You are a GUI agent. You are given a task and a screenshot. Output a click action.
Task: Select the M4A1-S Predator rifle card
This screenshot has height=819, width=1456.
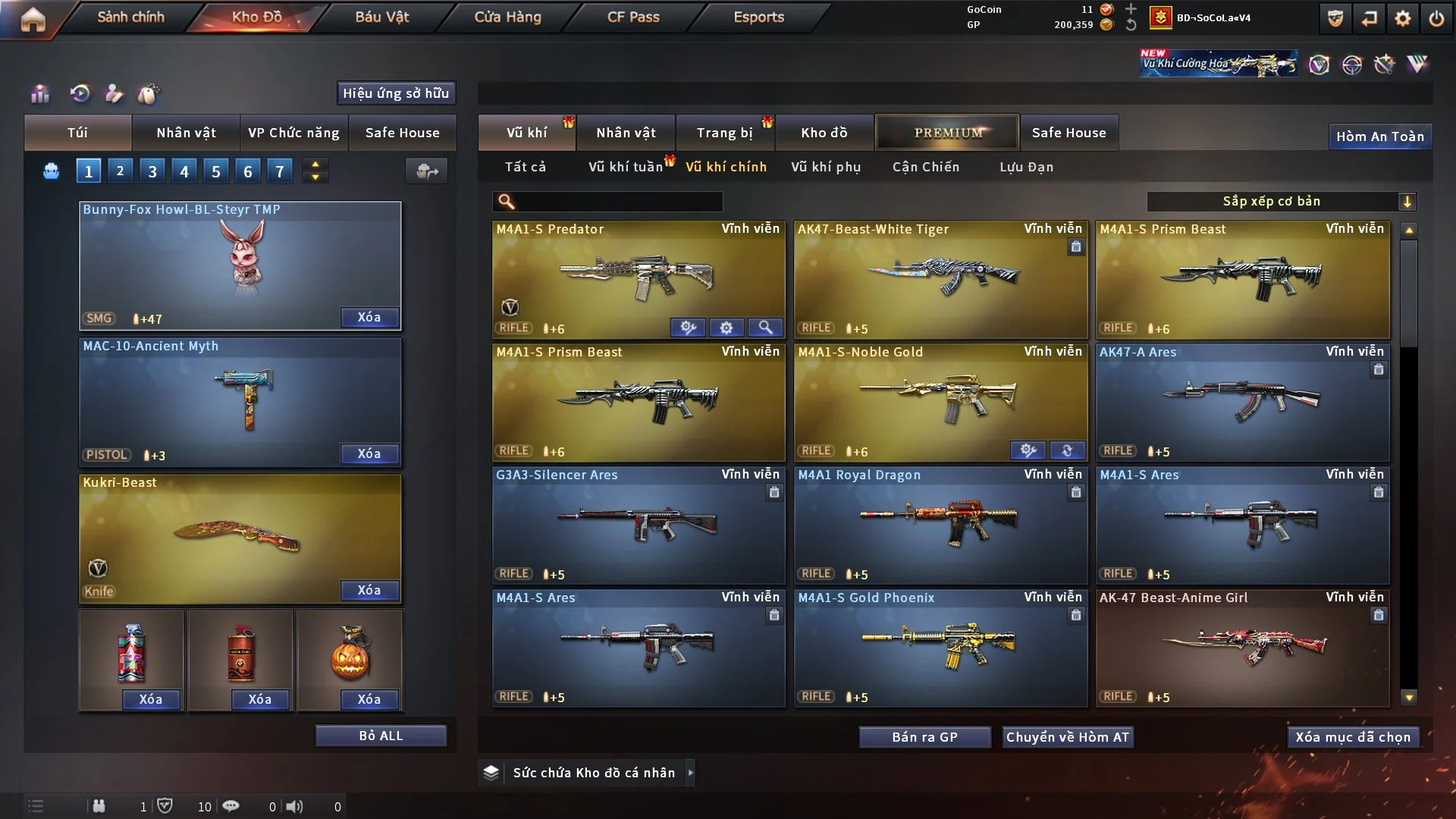639,277
